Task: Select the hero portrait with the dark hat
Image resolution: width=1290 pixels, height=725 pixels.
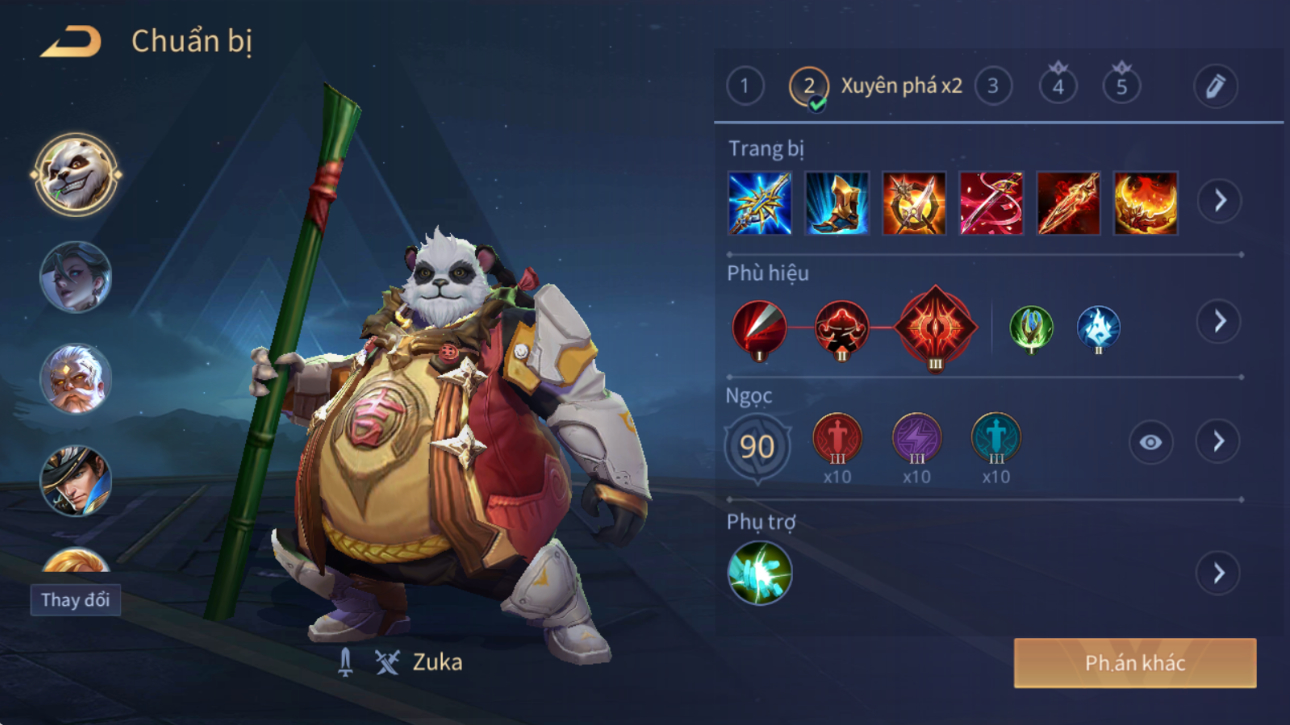Action: (76, 481)
